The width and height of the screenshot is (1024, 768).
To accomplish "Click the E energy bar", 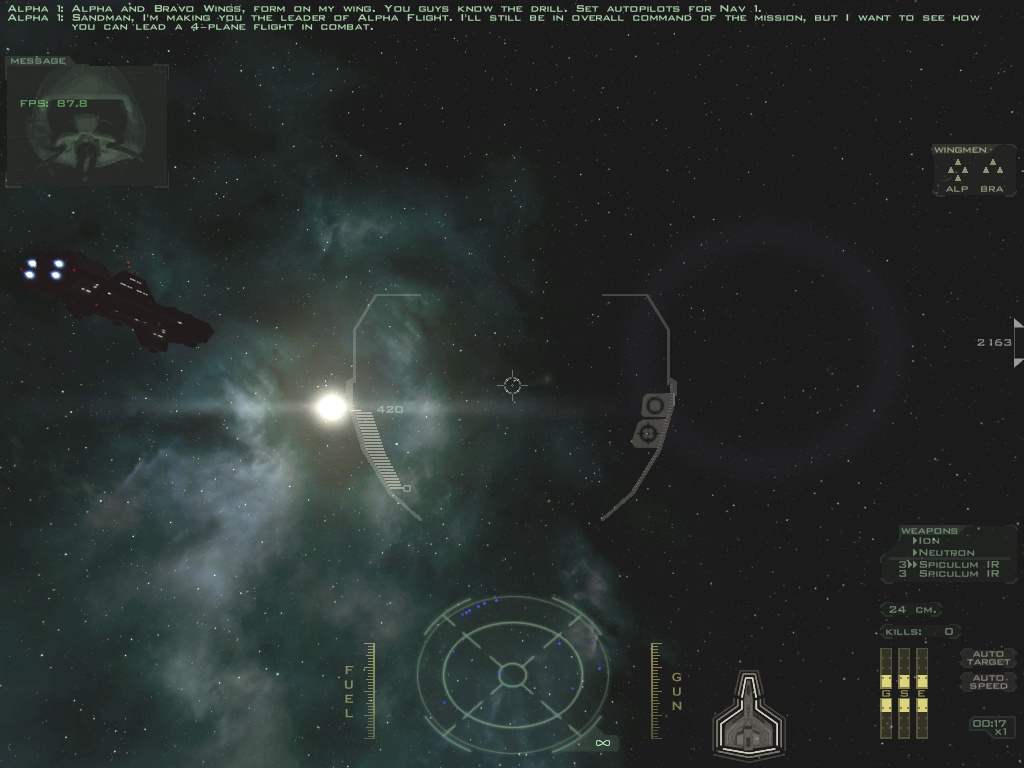I will (921, 693).
